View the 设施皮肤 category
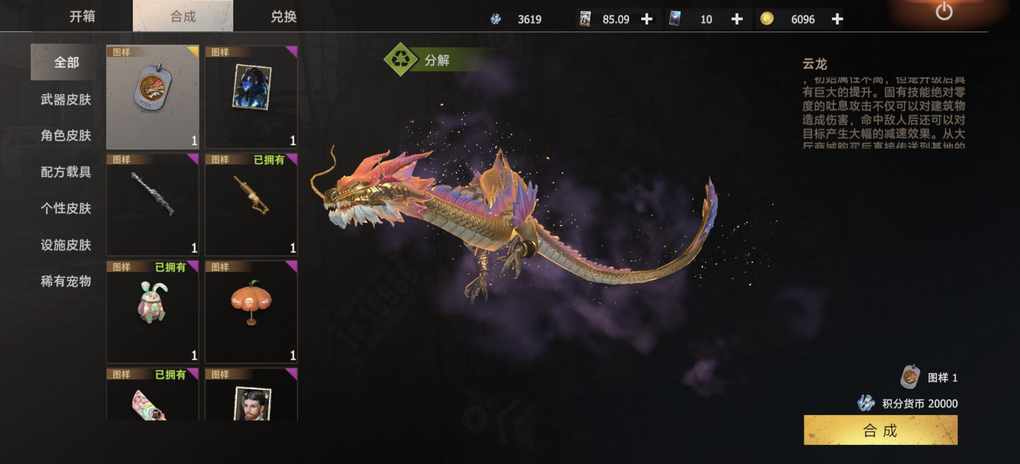 click(66, 245)
